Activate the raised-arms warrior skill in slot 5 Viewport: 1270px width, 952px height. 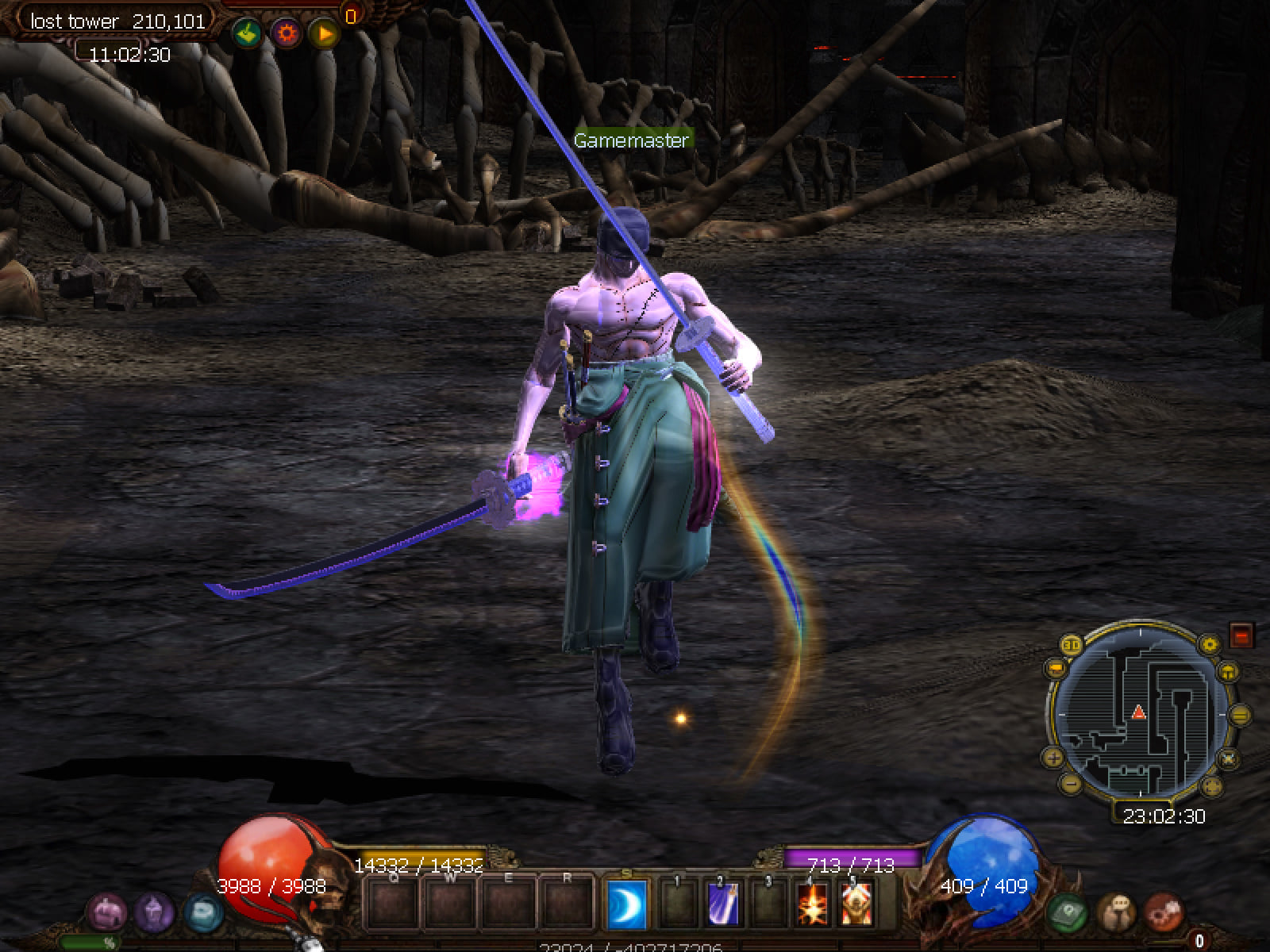click(856, 904)
